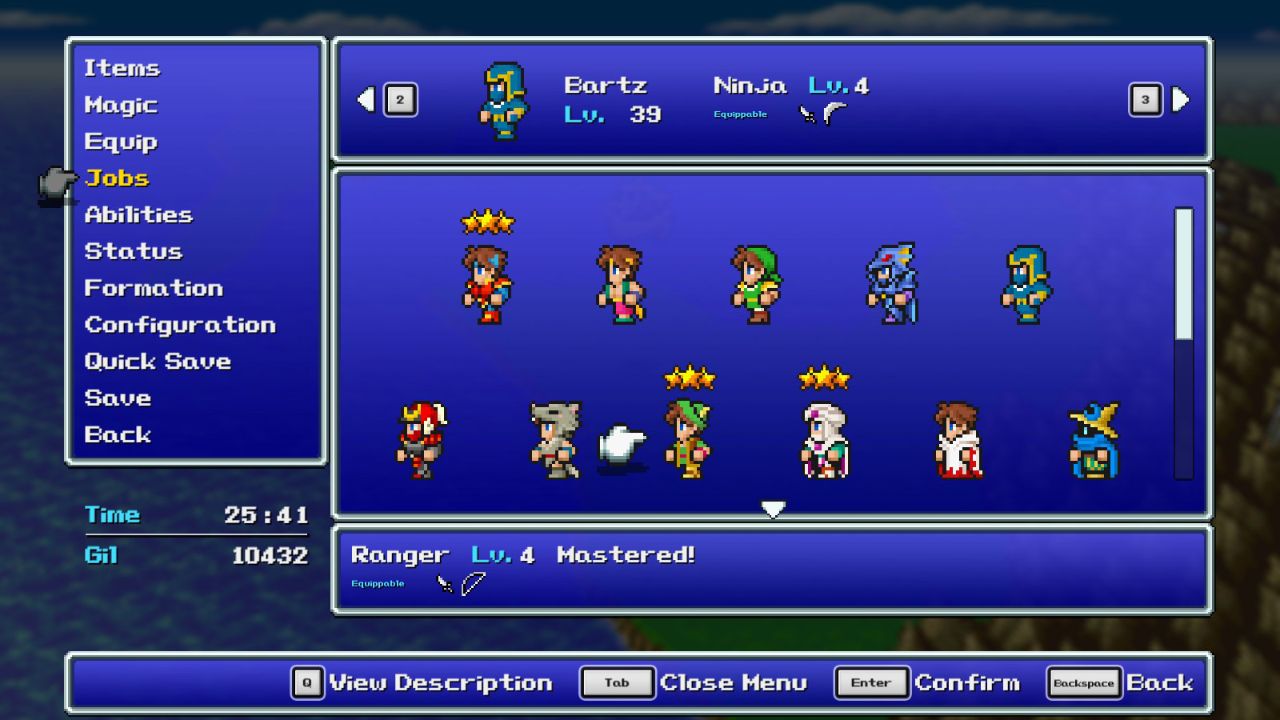
Task: Click right arrow to view next character
Action: [x=1180, y=100]
